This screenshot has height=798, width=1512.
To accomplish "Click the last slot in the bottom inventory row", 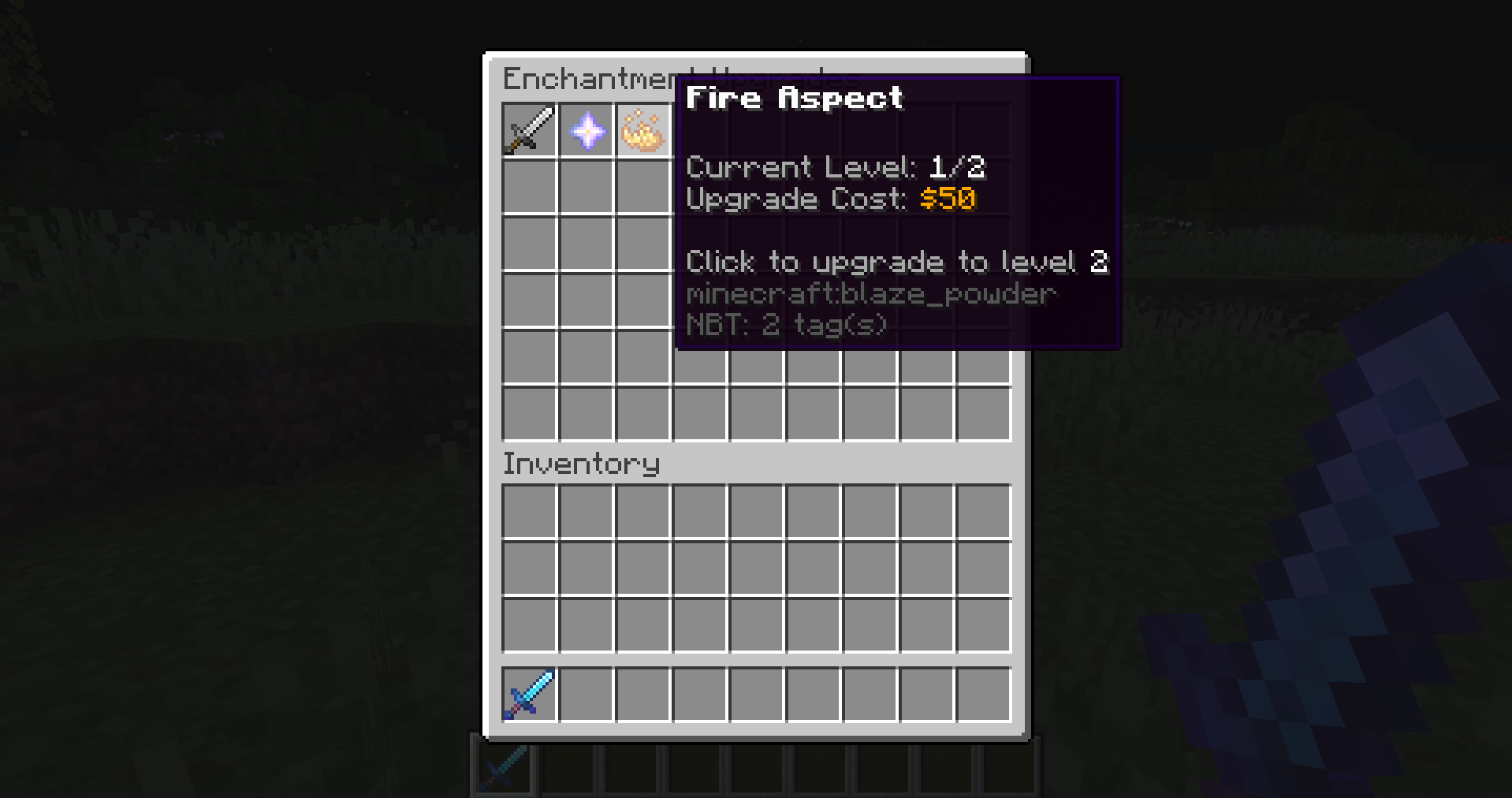I will pyautogui.click(x=983, y=694).
